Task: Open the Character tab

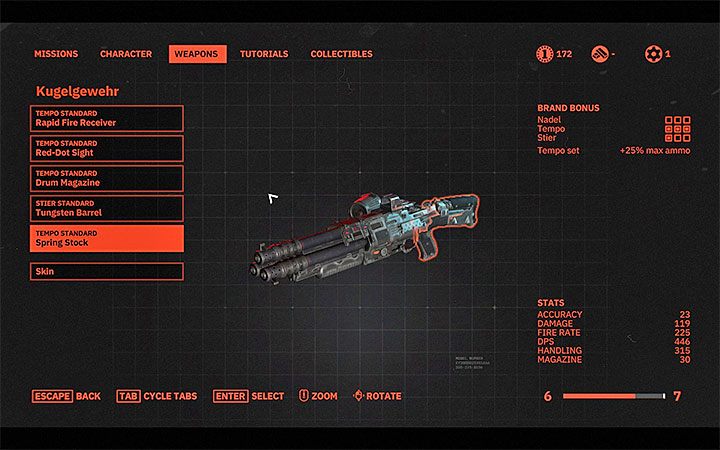Action: [126, 54]
